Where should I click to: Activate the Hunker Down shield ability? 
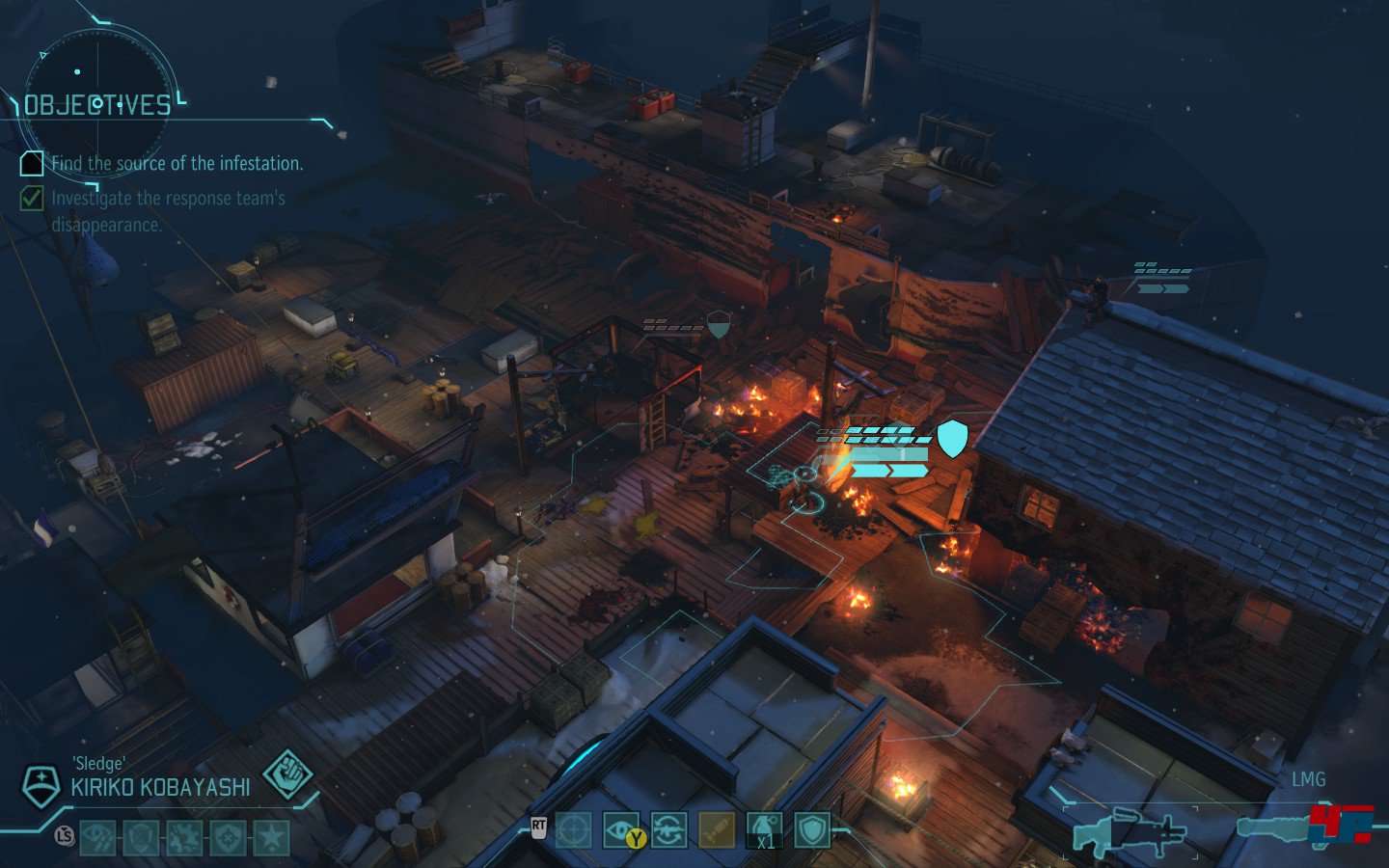(812, 829)
